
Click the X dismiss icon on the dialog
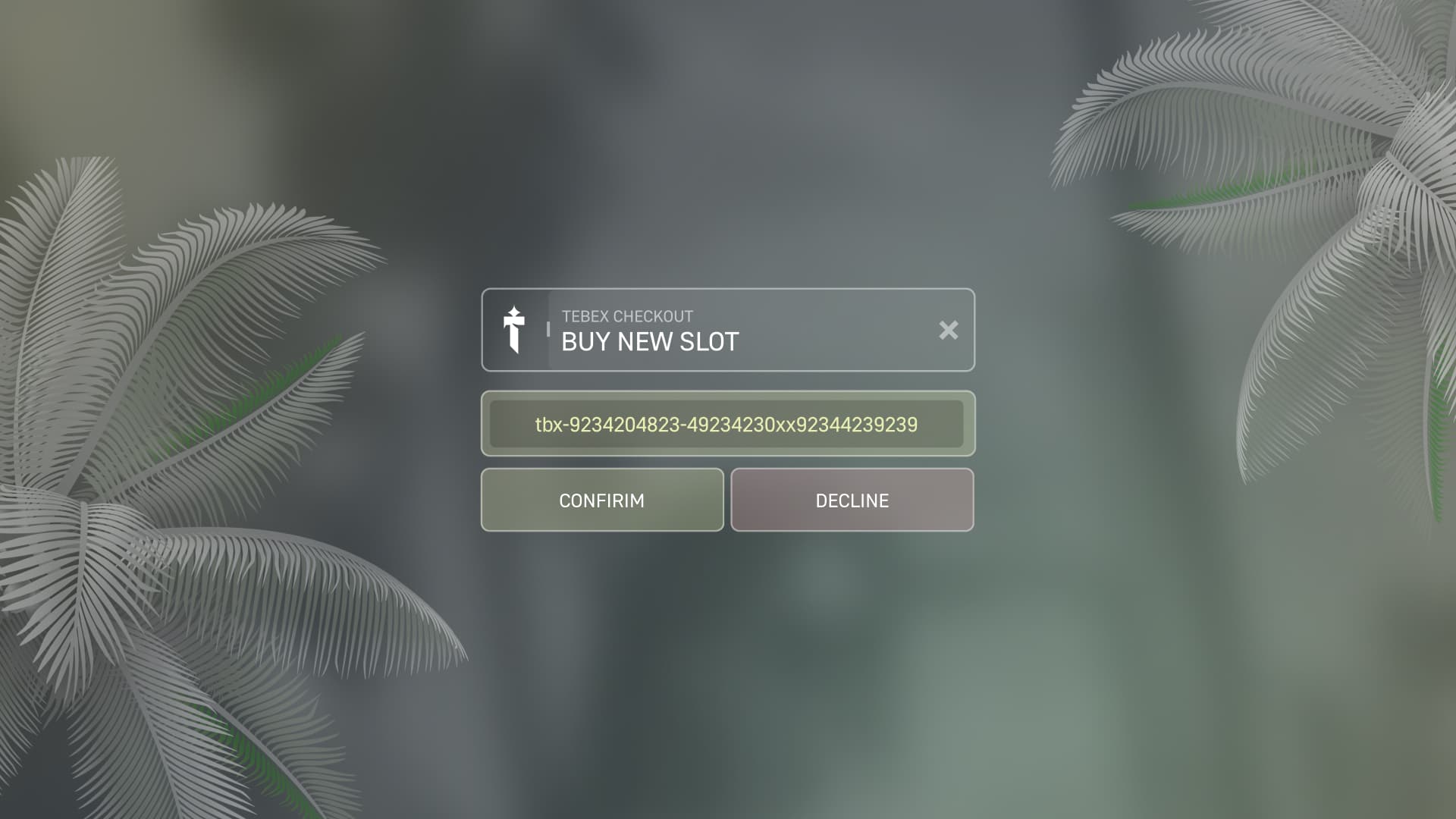pyautogui.click(x=949, y=330)
